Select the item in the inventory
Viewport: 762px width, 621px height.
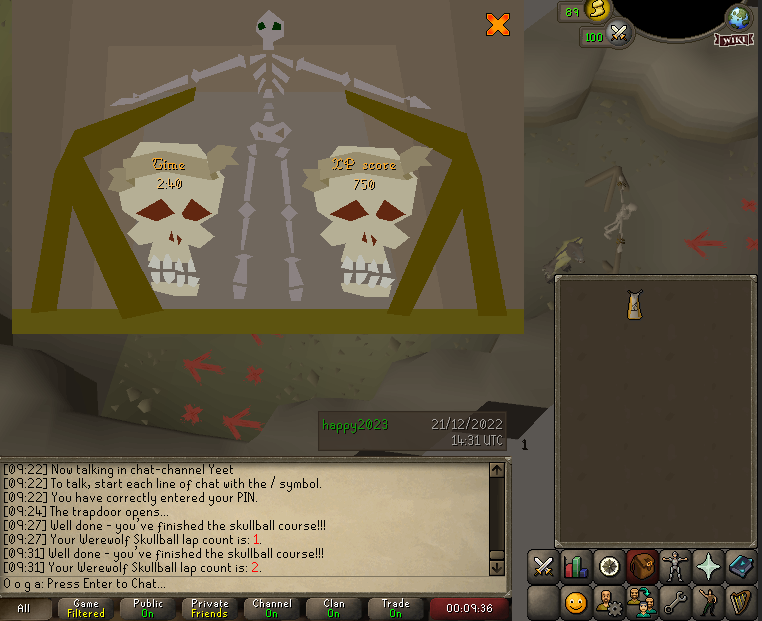tap(634, 305)
